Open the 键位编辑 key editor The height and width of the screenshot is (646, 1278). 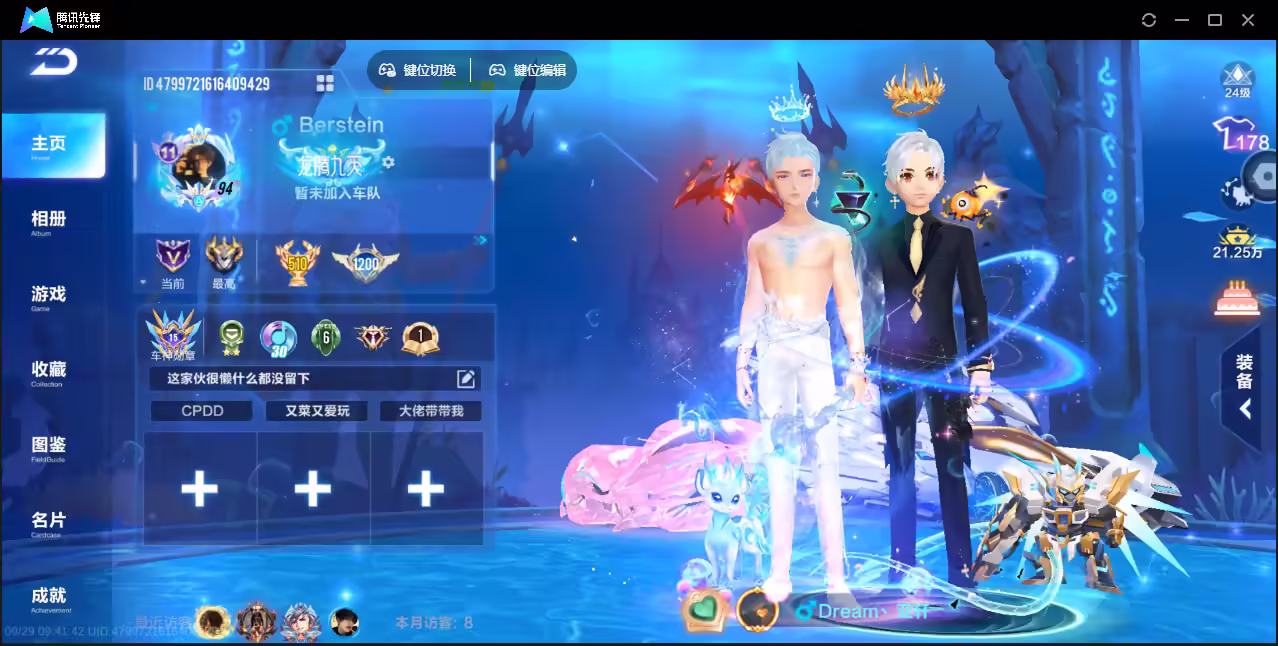pyautogui.click(x=528, y=70)
